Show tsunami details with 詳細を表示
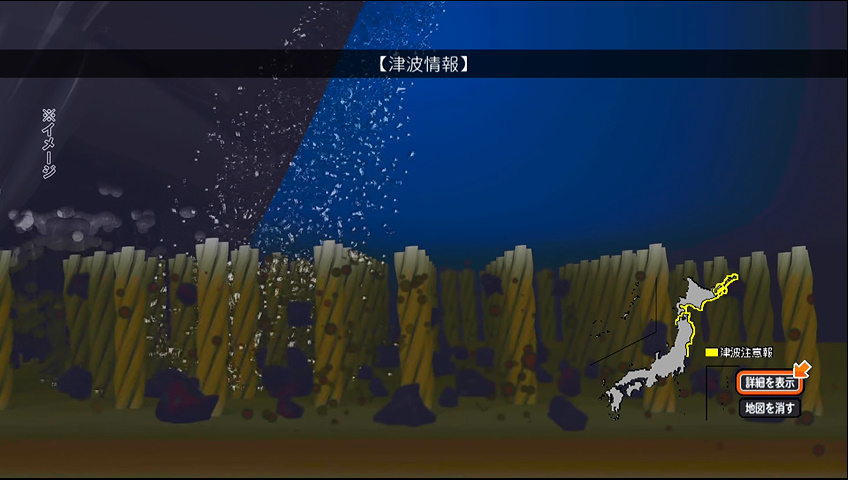The image size is (848, 480). pyautogui.click(x=769, y=382)
